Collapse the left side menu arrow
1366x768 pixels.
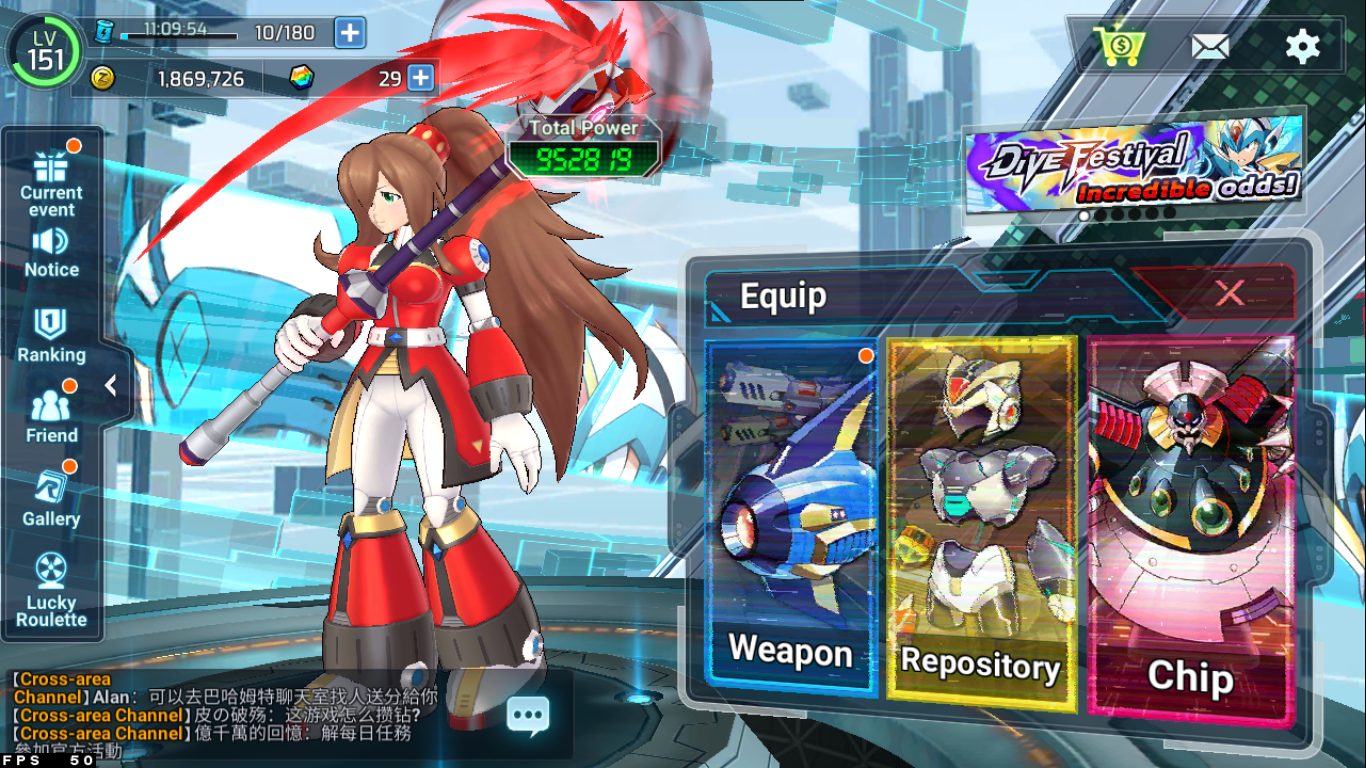(111, 385)
